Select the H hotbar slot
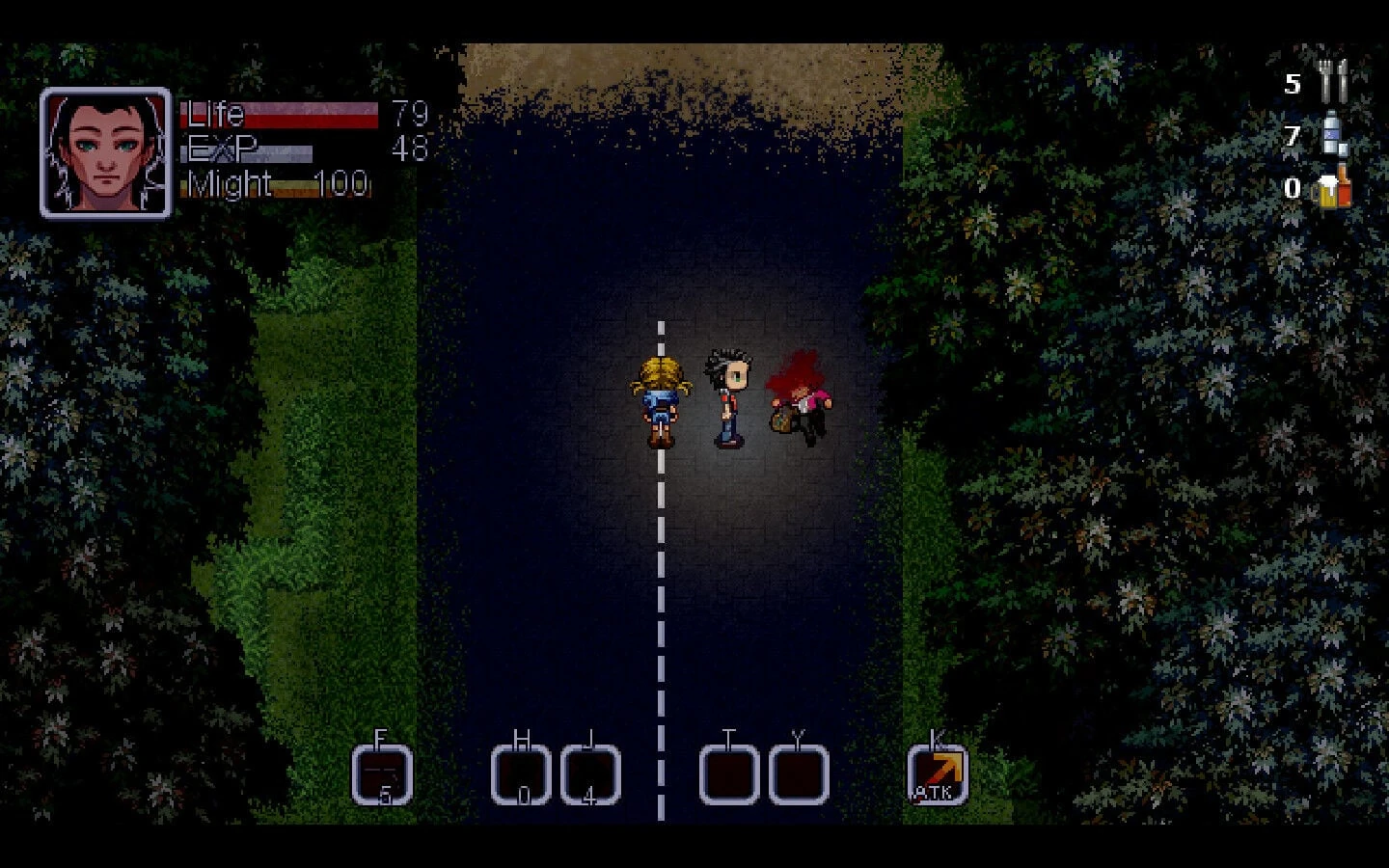The image size is (1389, 868). coord(522,774)
